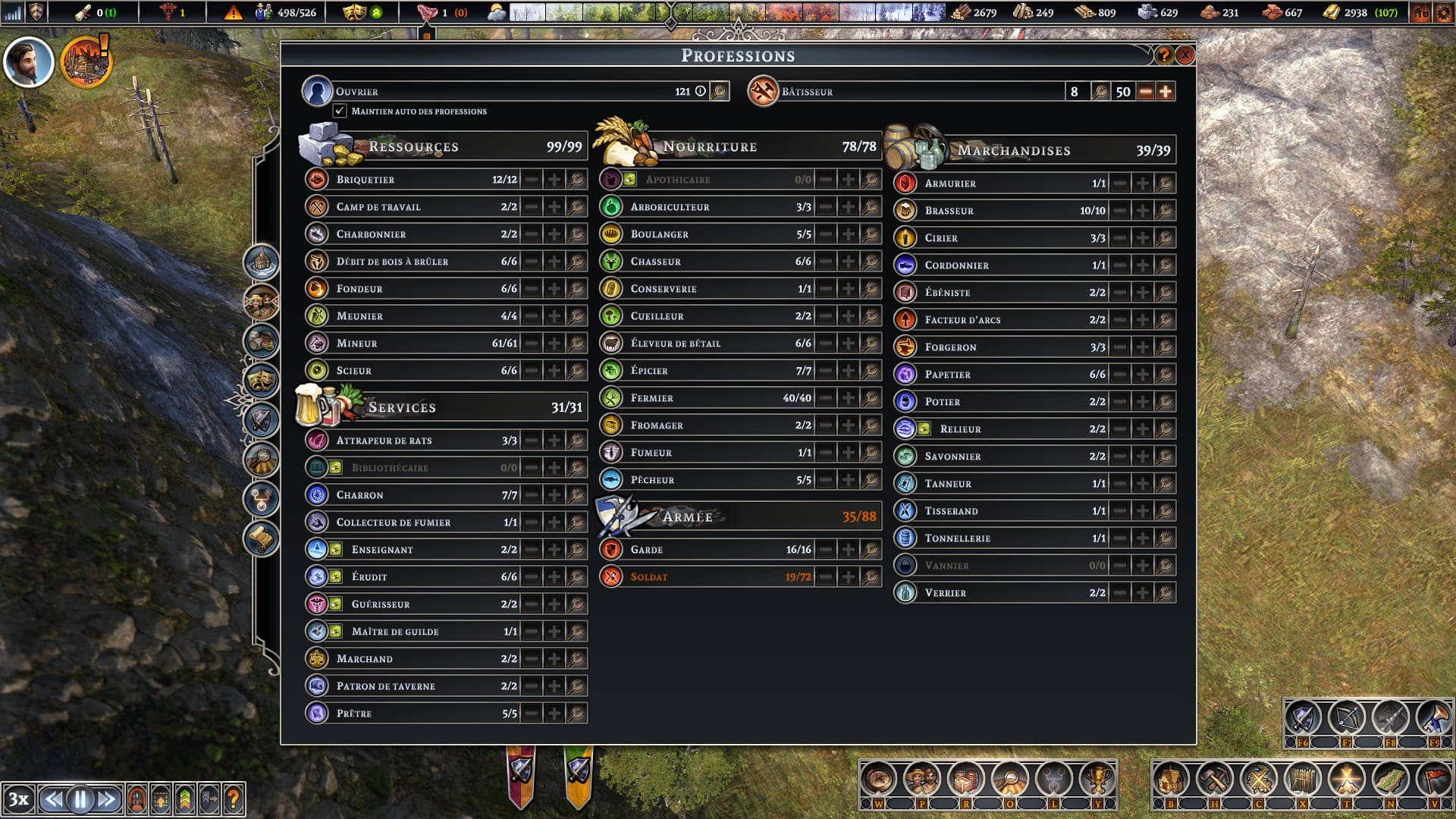Image resolution: width=1456 pixels, height=819 pixels.
Task: Locate Ouvrier workers with magnifier
Action: point(719,92)
